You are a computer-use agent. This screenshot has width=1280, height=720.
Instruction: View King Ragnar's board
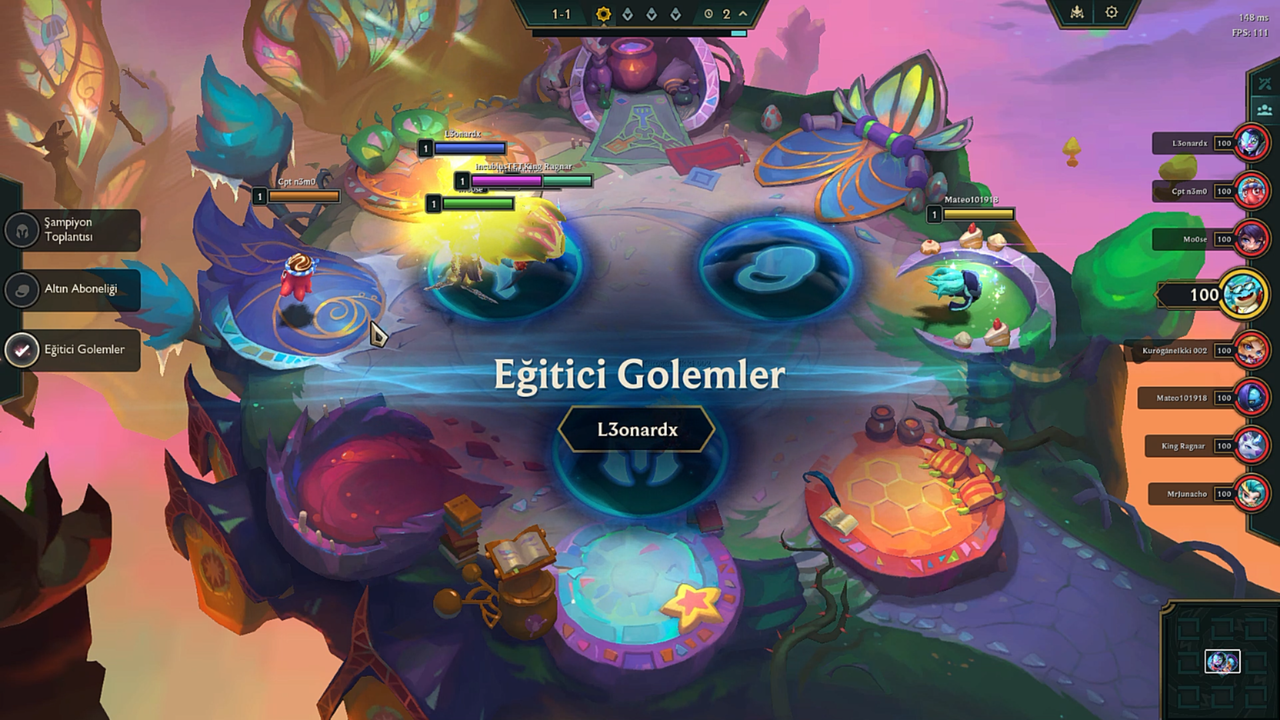click(1251, 445)
